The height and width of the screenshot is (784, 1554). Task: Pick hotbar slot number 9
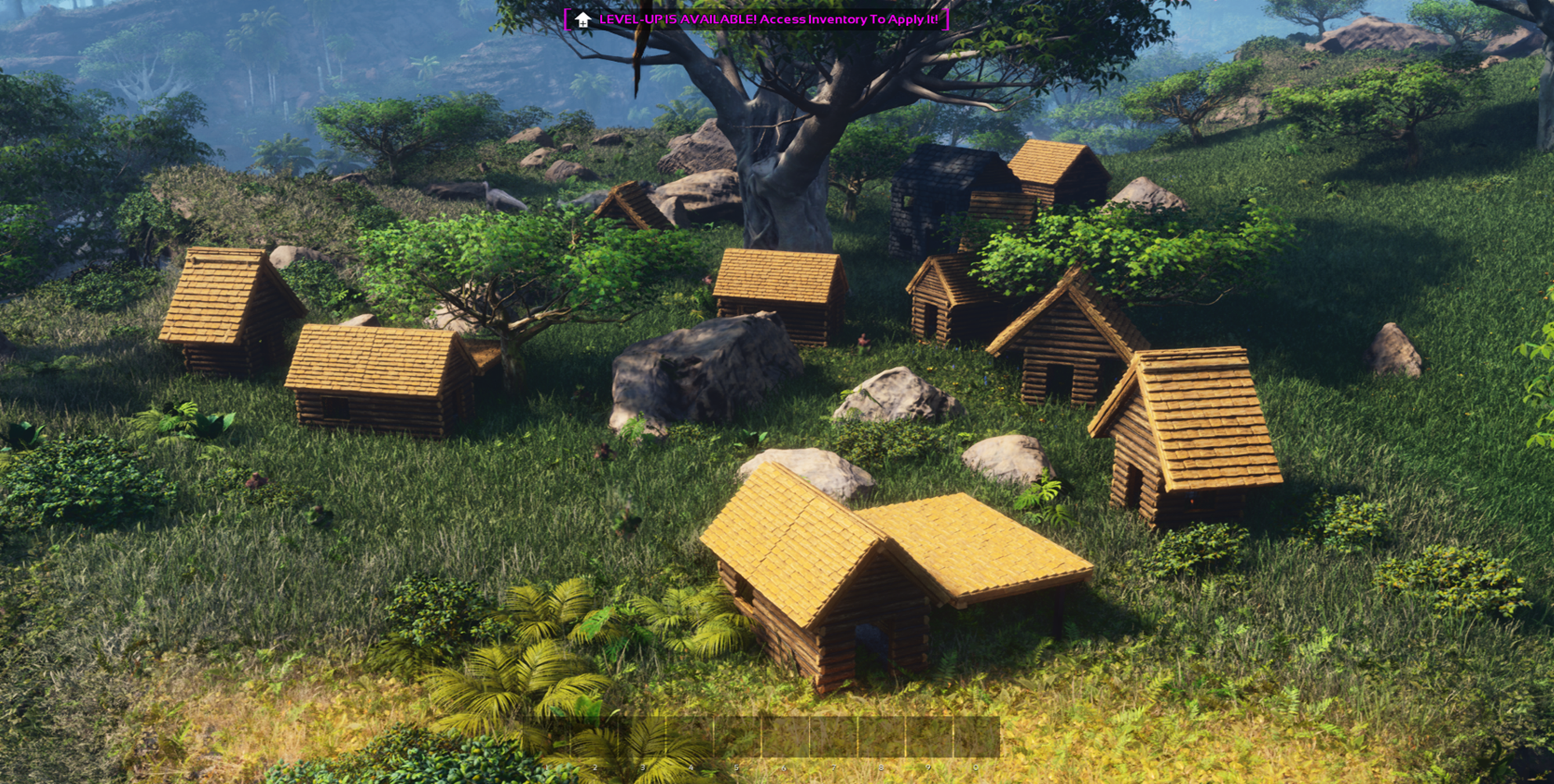pos(929,738)
